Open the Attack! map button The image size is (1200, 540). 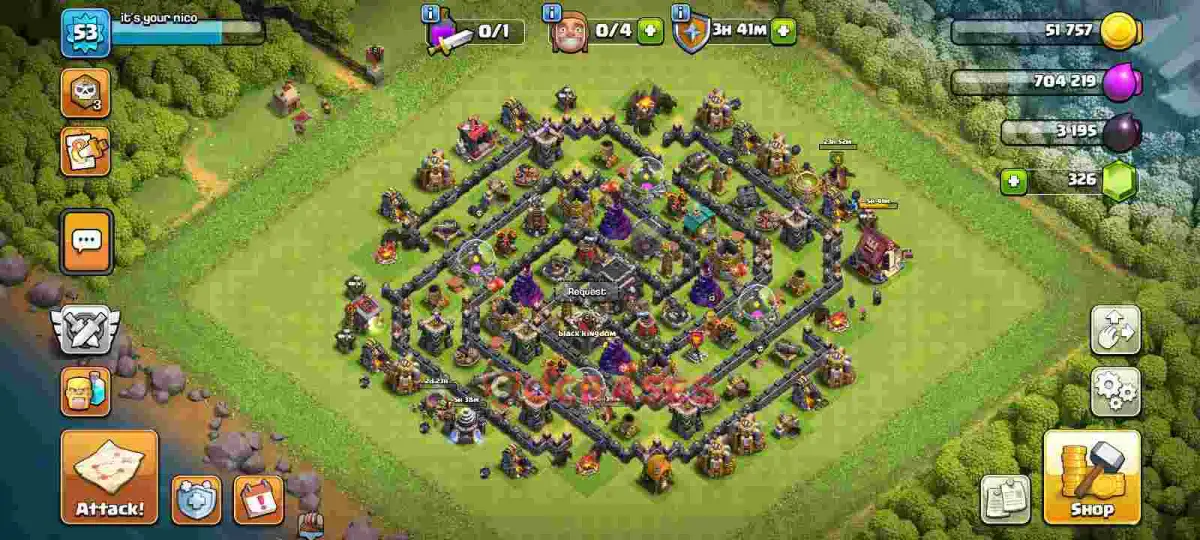[110, 477]
